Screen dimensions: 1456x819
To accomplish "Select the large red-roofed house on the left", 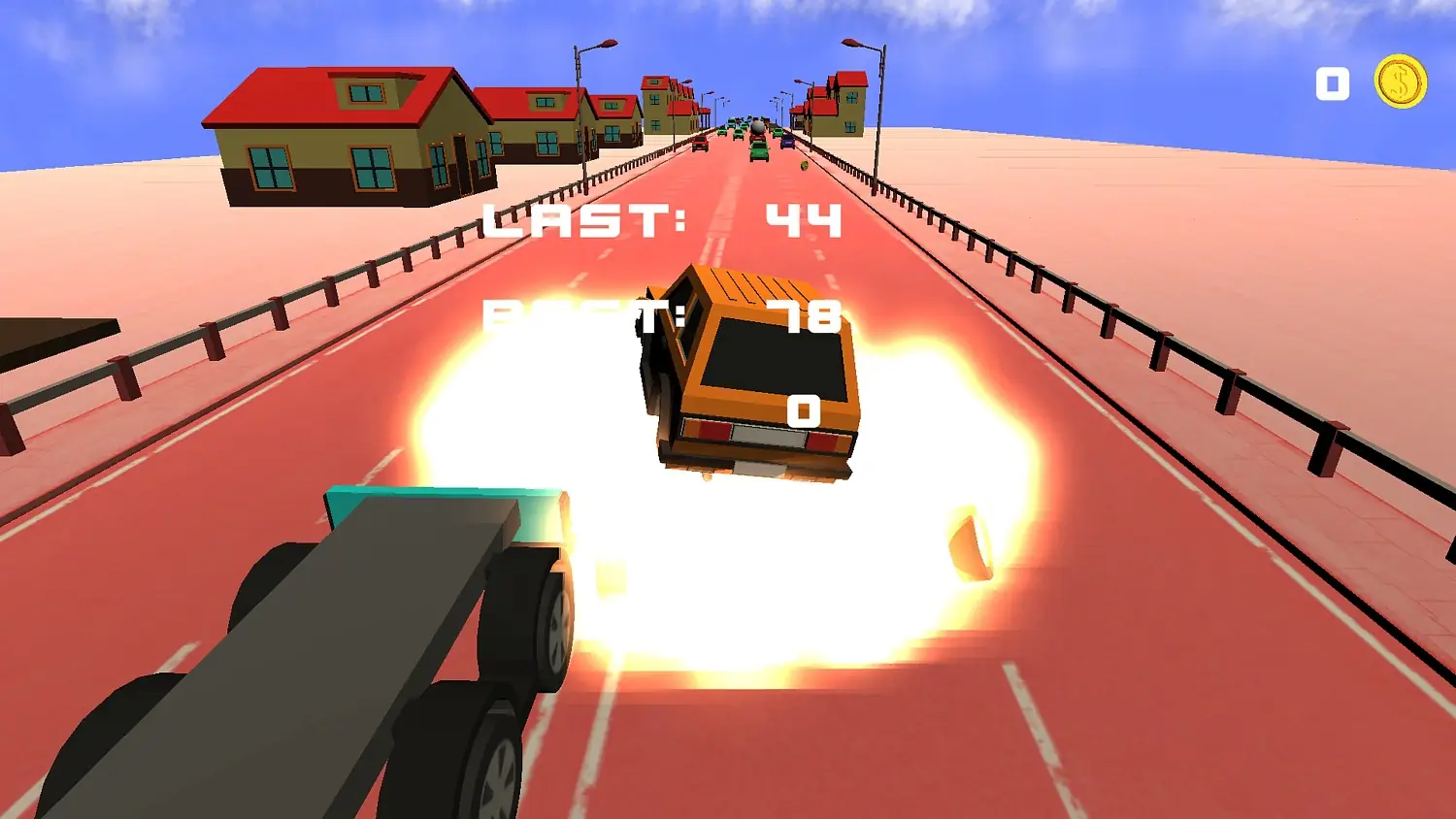I will tap(330, 136).
